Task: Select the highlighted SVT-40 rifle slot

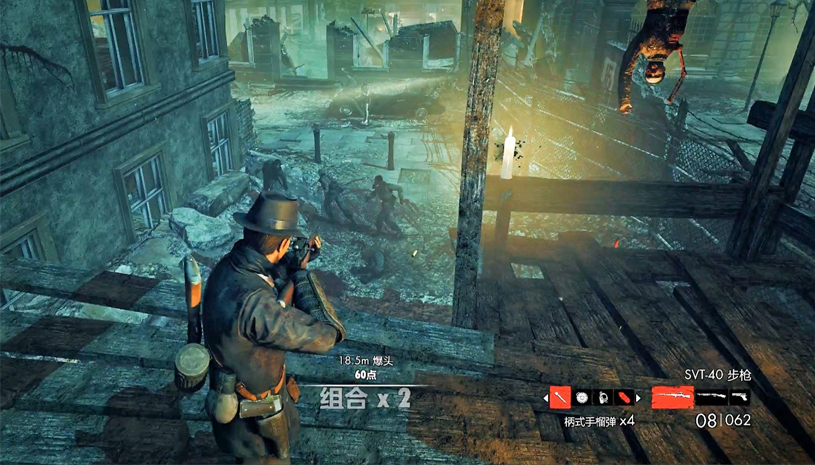Action: click(x=673, y=397)
